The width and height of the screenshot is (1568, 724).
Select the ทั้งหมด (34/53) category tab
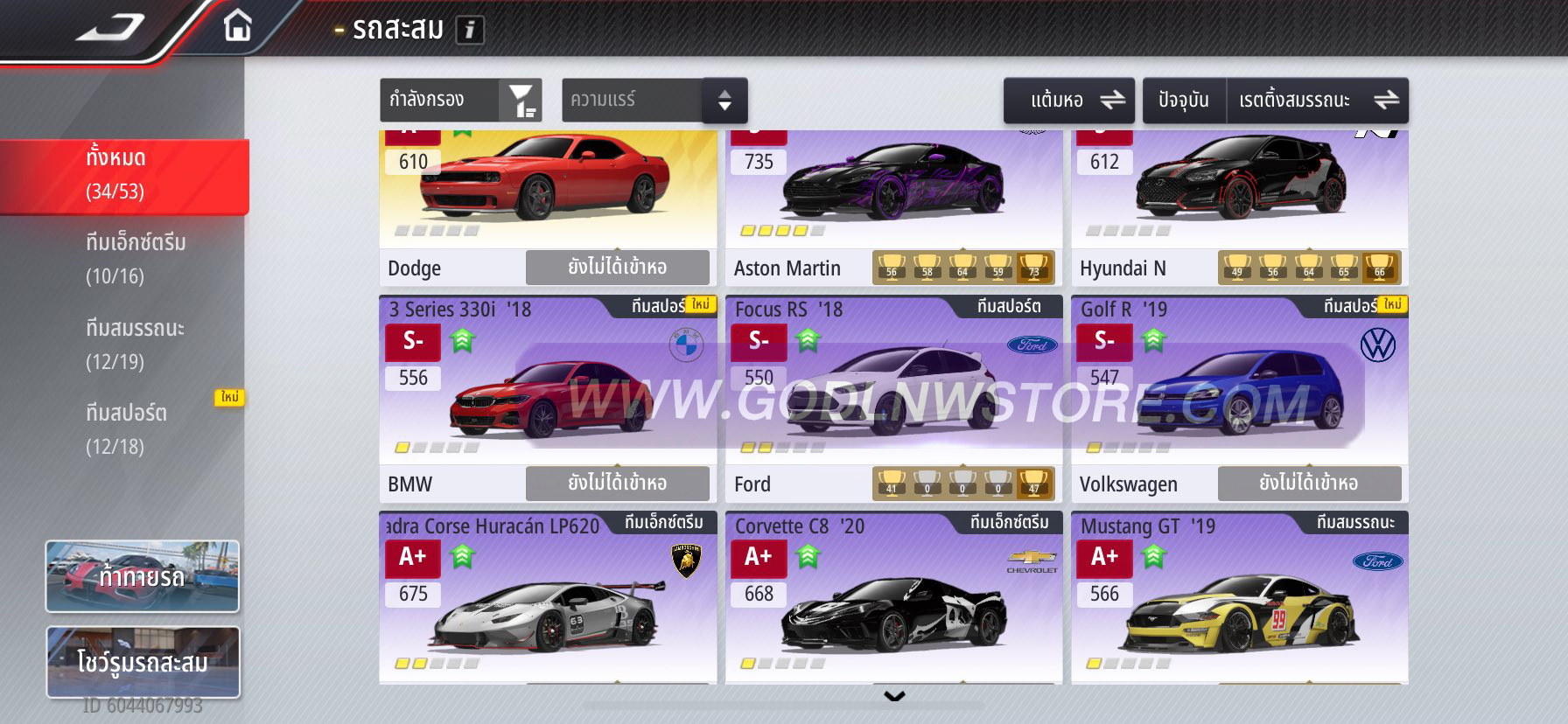tap(122, 175)
